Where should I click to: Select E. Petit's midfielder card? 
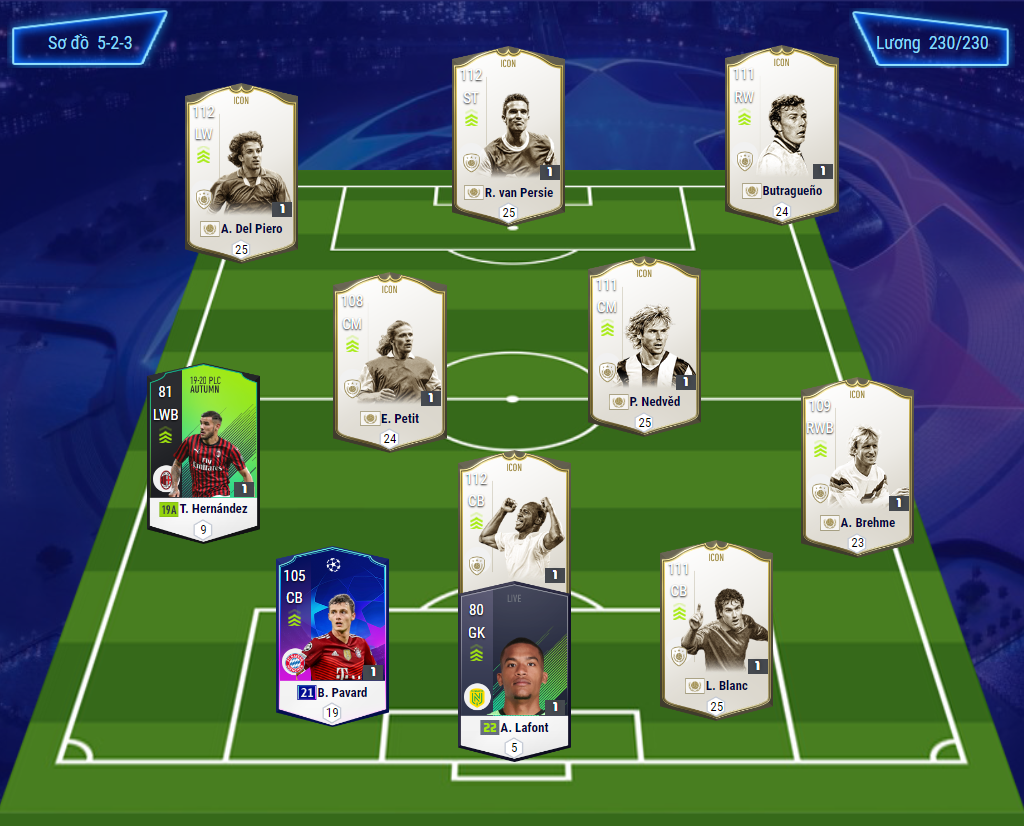[x=389, y=360]
